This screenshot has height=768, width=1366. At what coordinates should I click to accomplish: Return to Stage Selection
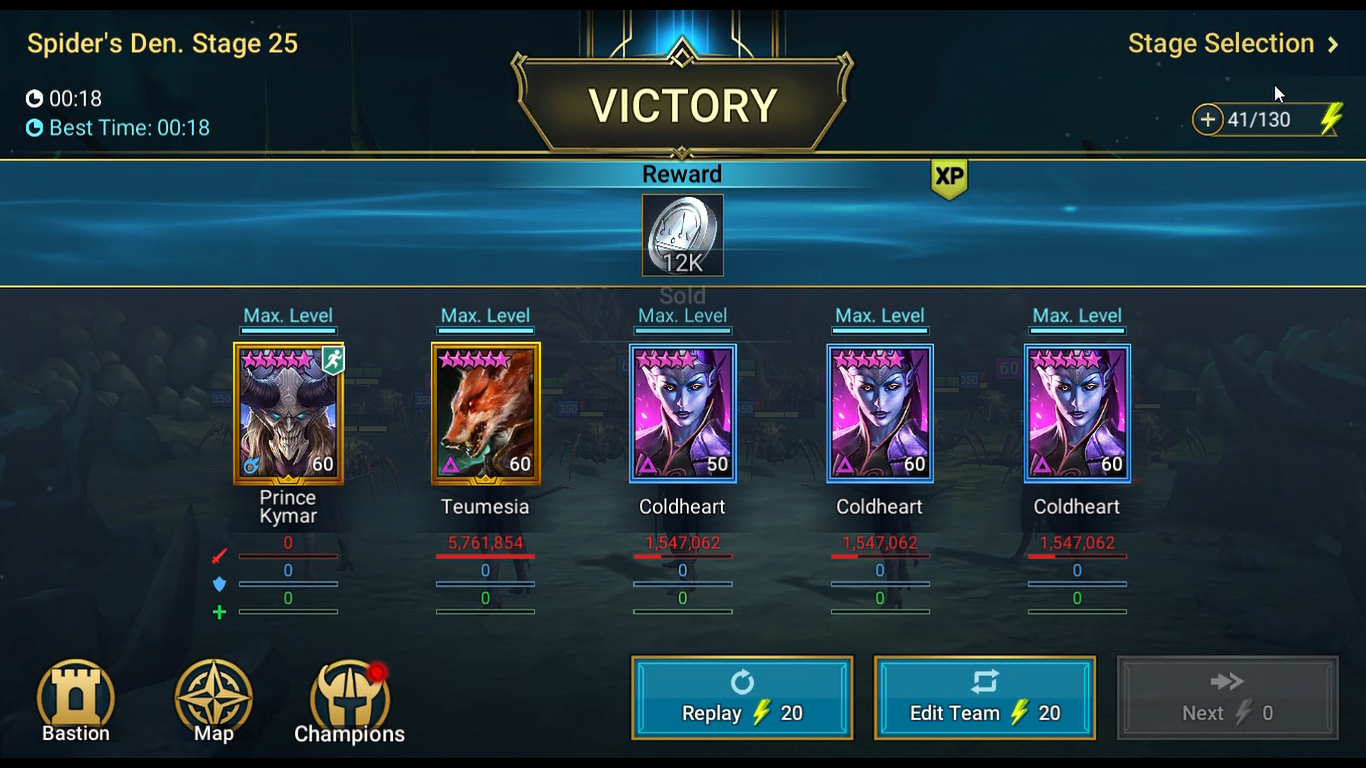click(x=1232, y=44)
